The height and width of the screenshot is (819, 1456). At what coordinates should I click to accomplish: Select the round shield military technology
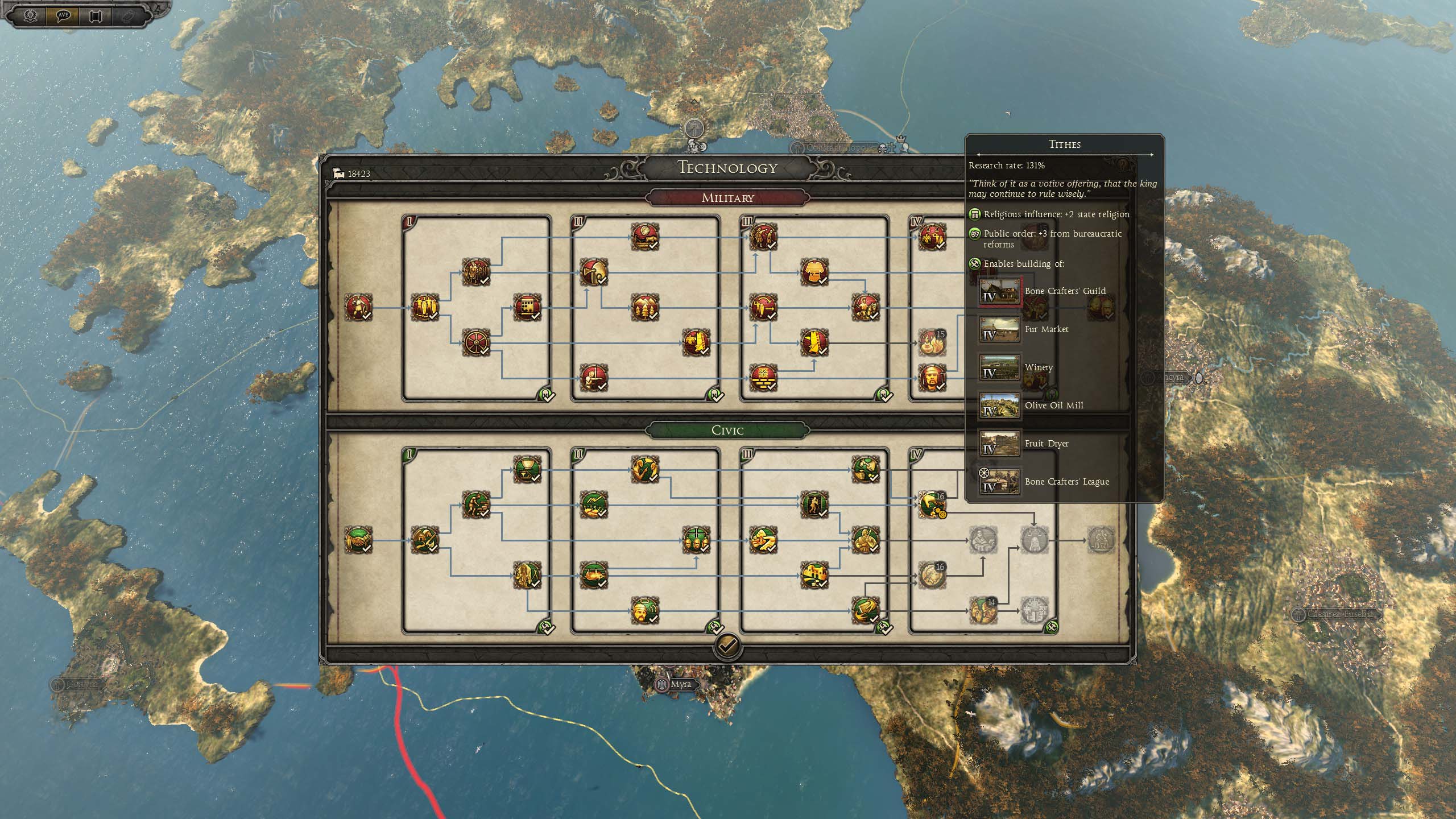click(475, 342)
